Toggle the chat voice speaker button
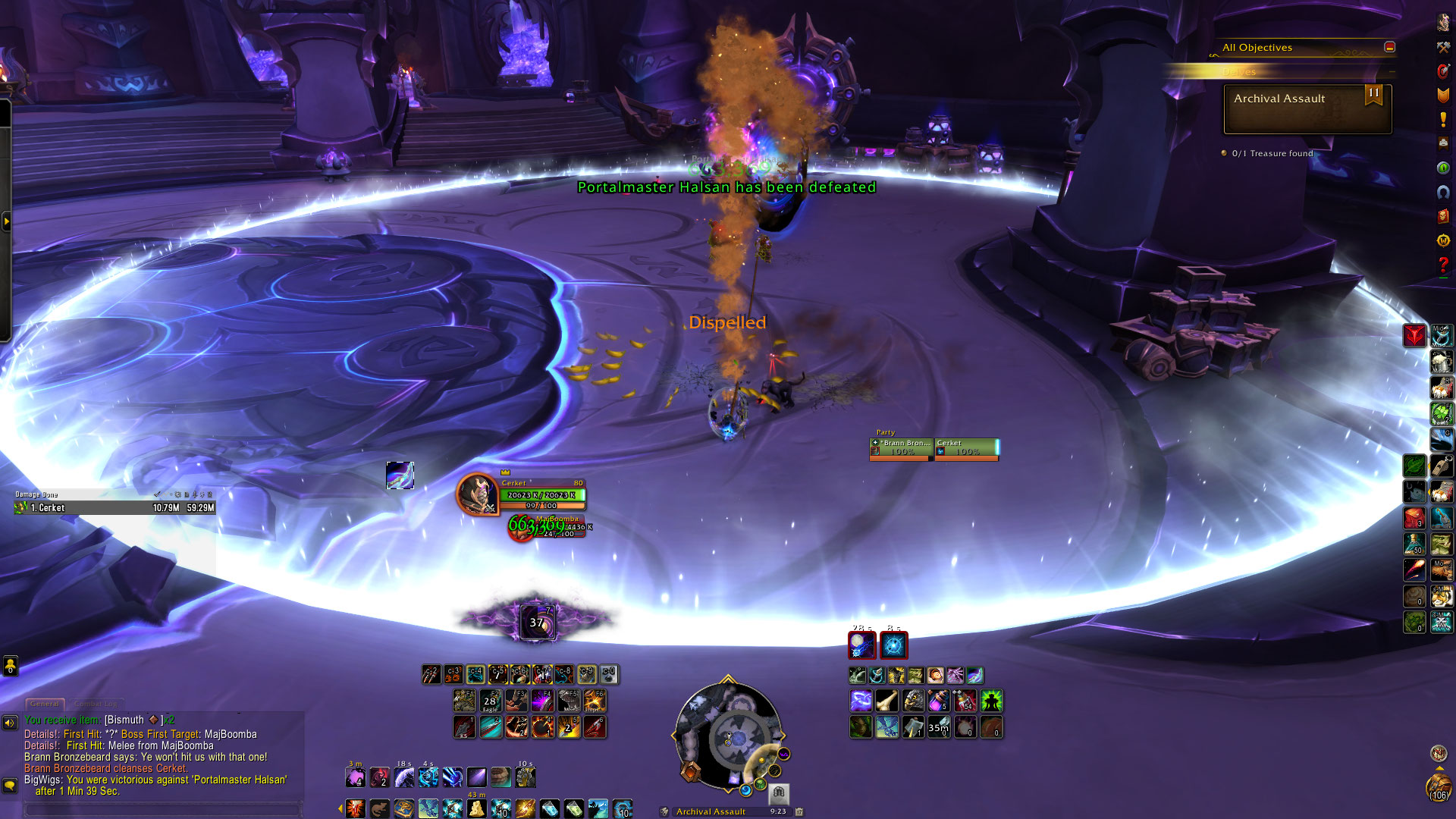 [x=10, y=723]
